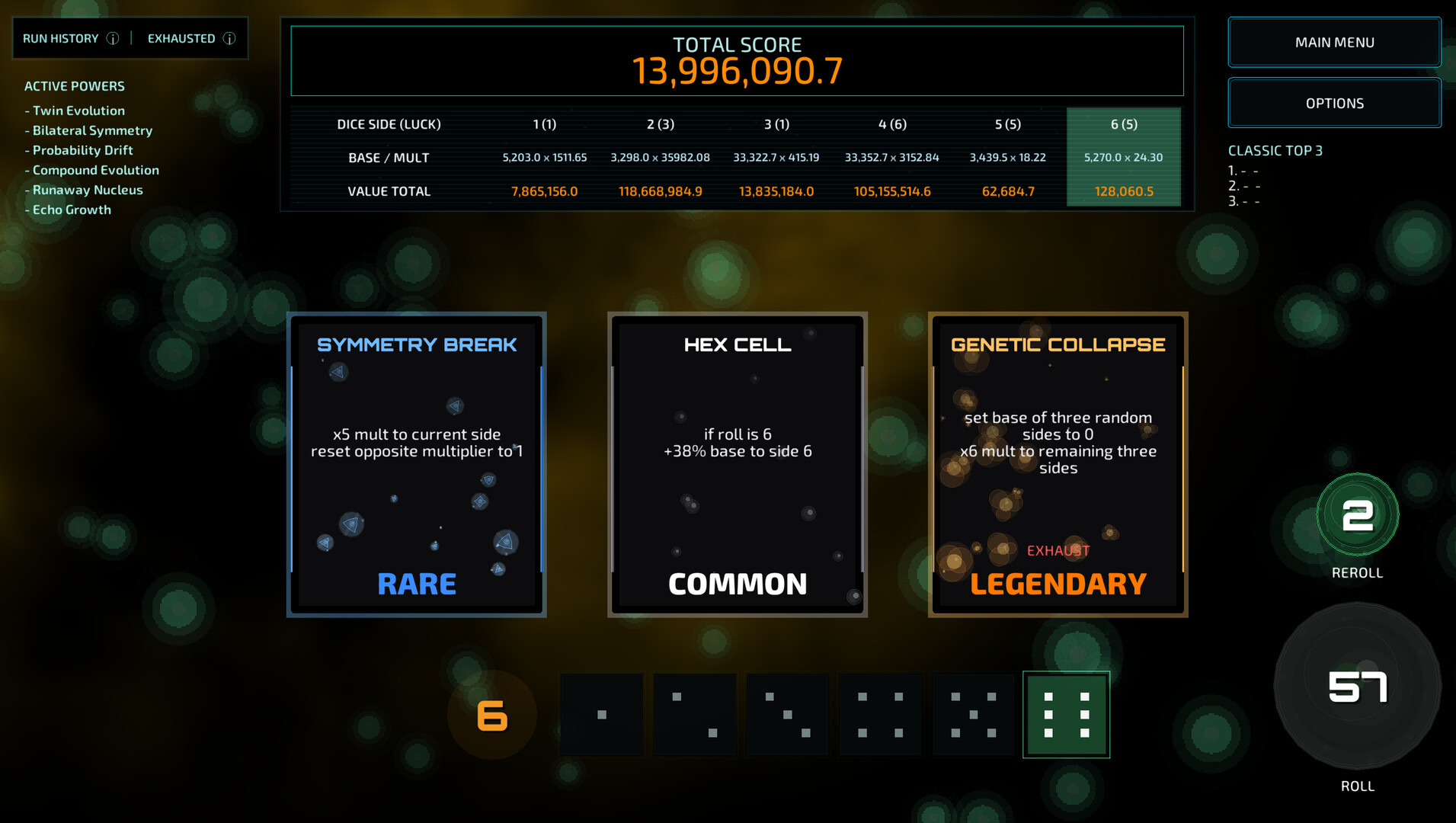This screenshot has height=823, width=1456.
Task: Select the Twin Evolution active power
Action: click(78, 110)
